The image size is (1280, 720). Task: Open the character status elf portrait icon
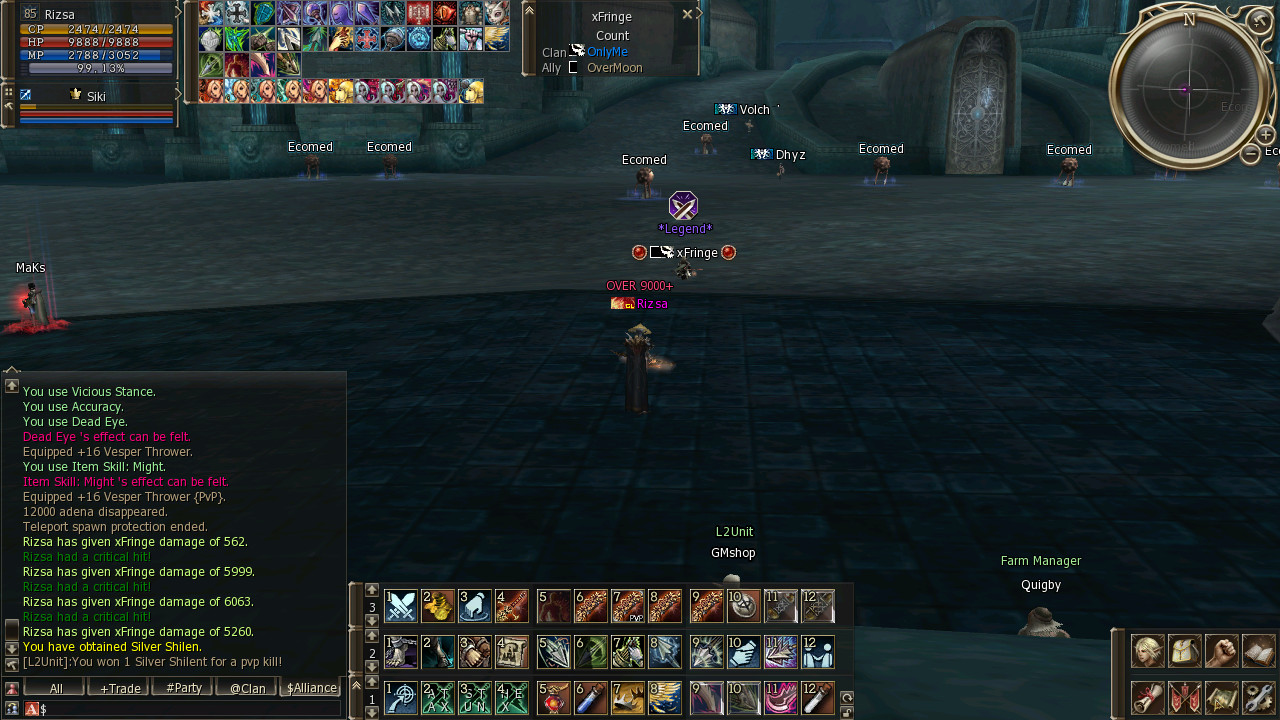(1147, 651)
